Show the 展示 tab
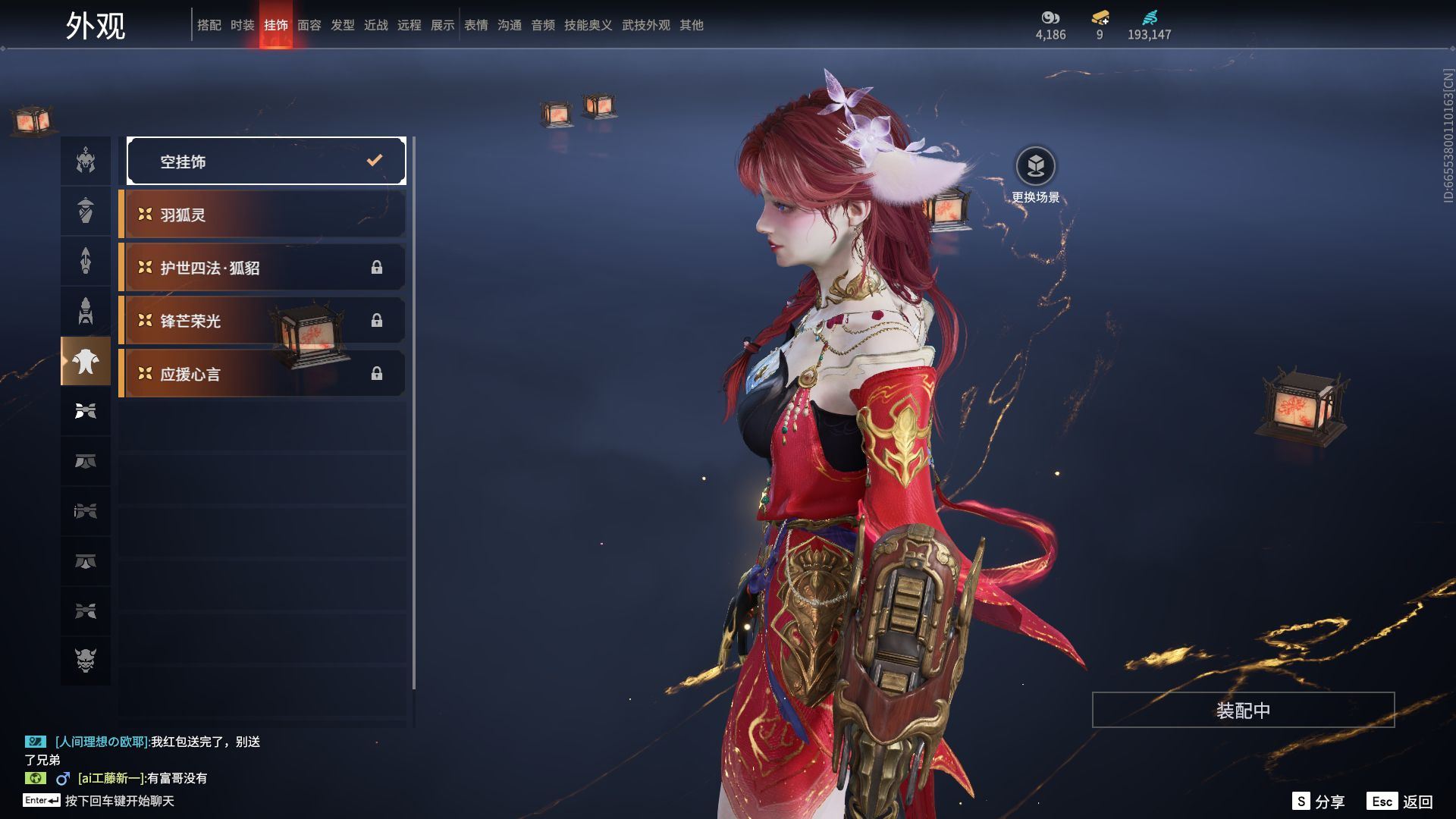This screenshot has height=819, width=1456. (442, 25)
